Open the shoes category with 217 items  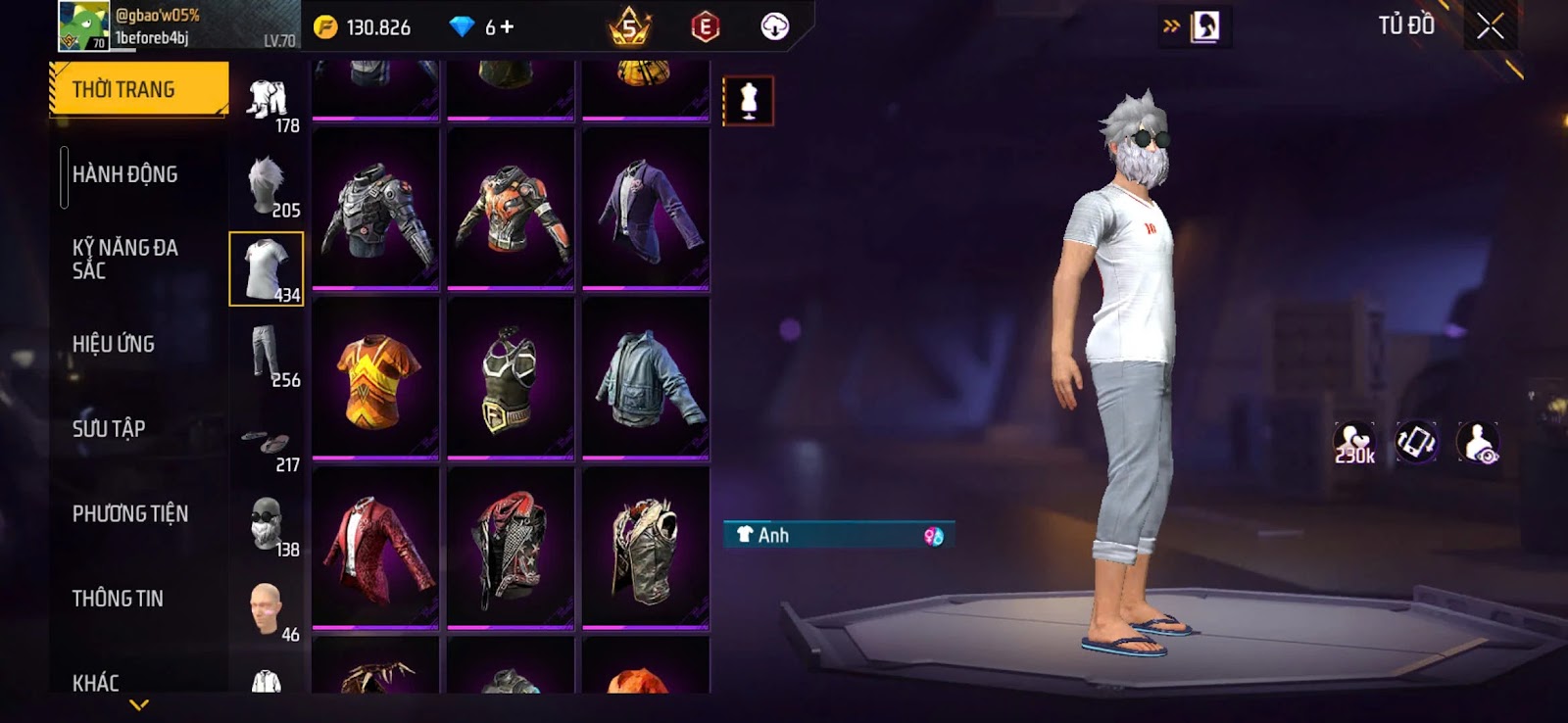tap(267, 443)
